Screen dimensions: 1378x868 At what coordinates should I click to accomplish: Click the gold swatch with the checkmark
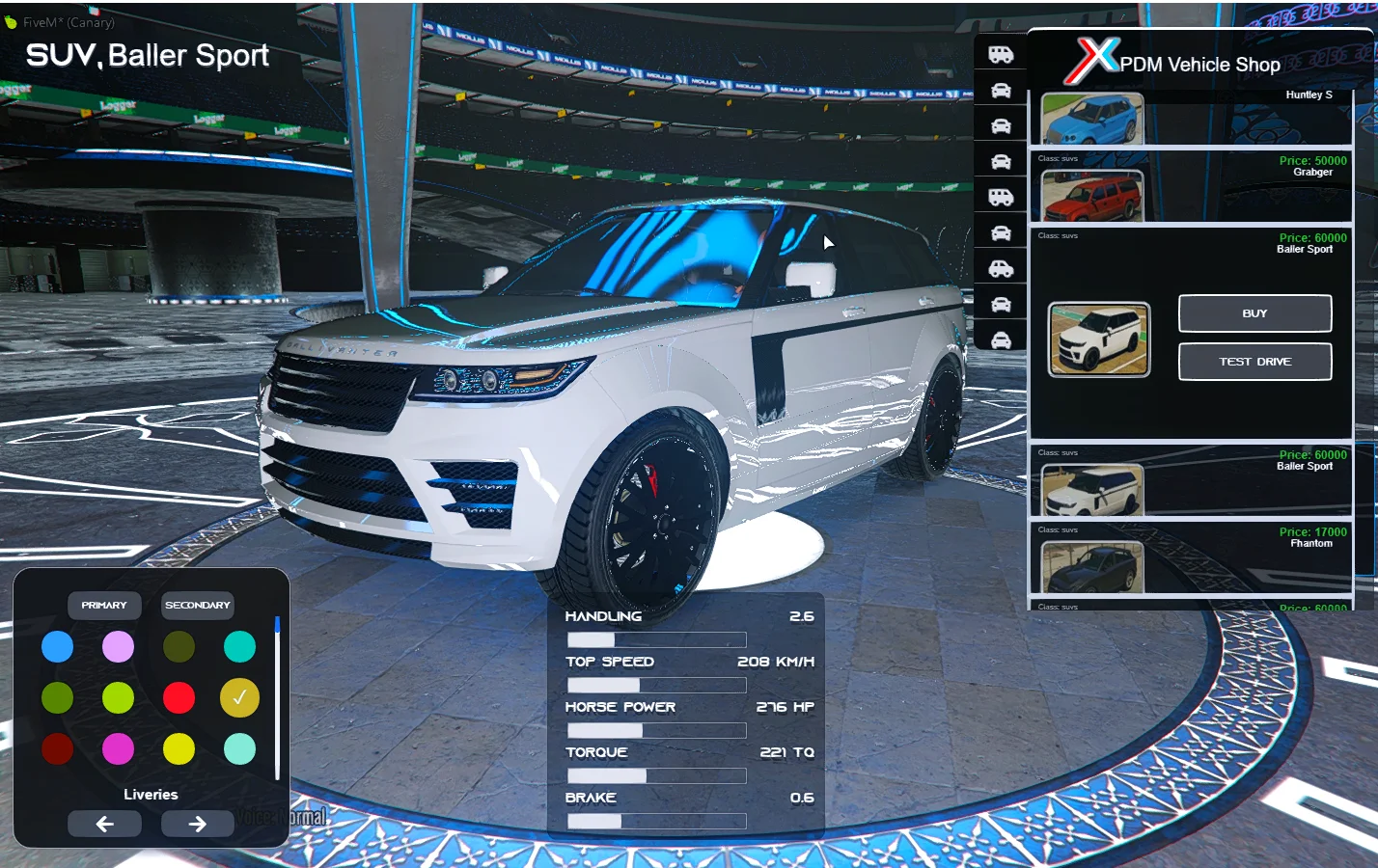[239, 697]
